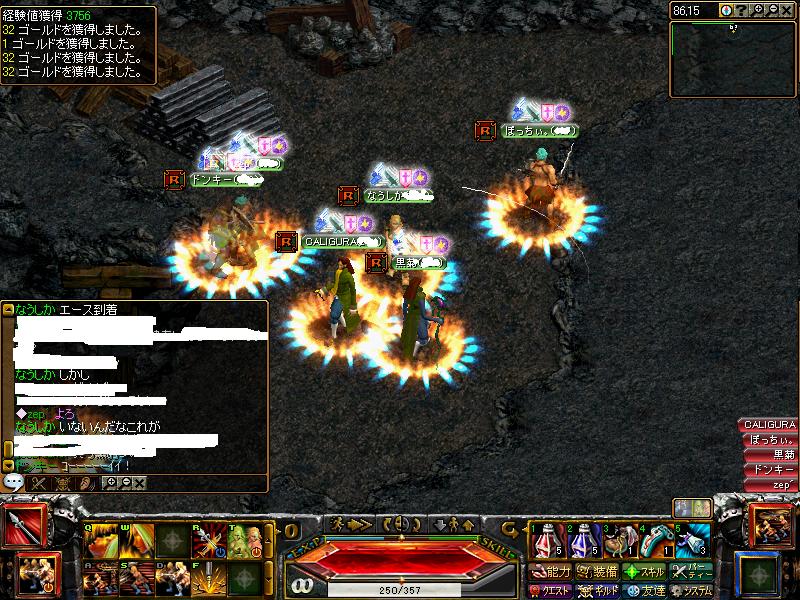Viewport: 800px width, 600px height.
Task: Activate the Q hotkey skill icon
Action: 100,542
